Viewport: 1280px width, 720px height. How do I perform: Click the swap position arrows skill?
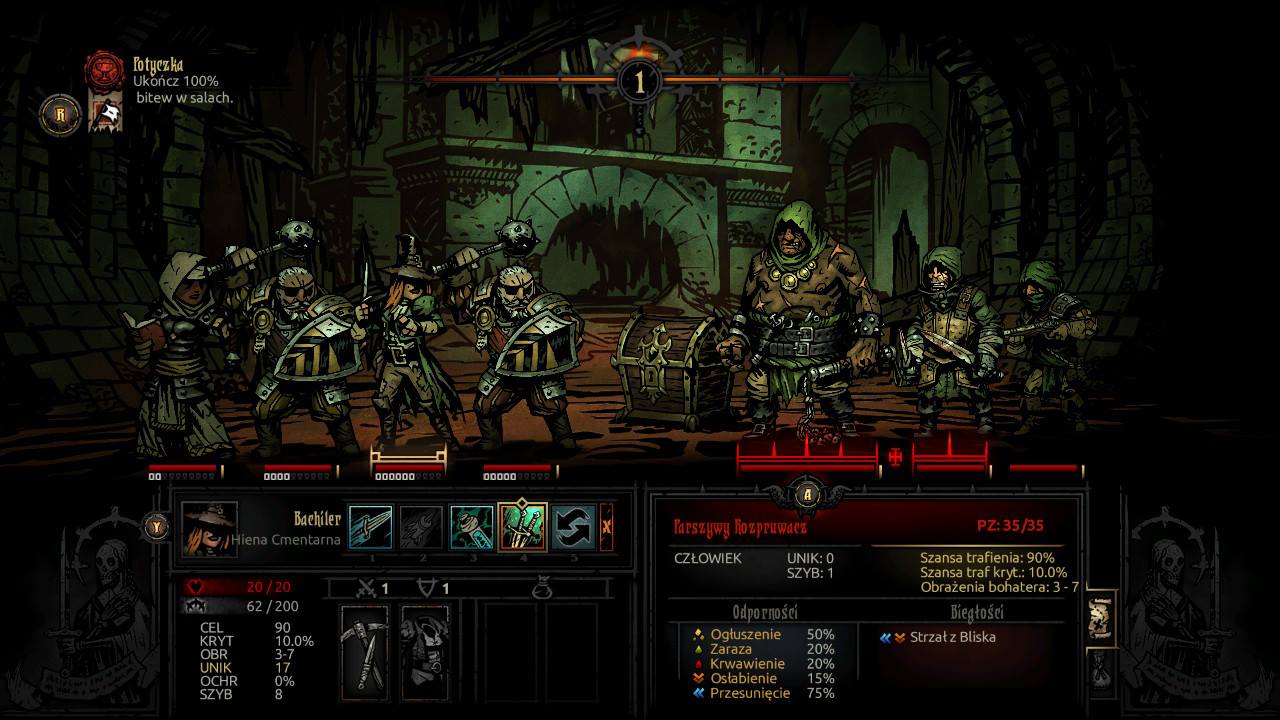tap(574, 527)
